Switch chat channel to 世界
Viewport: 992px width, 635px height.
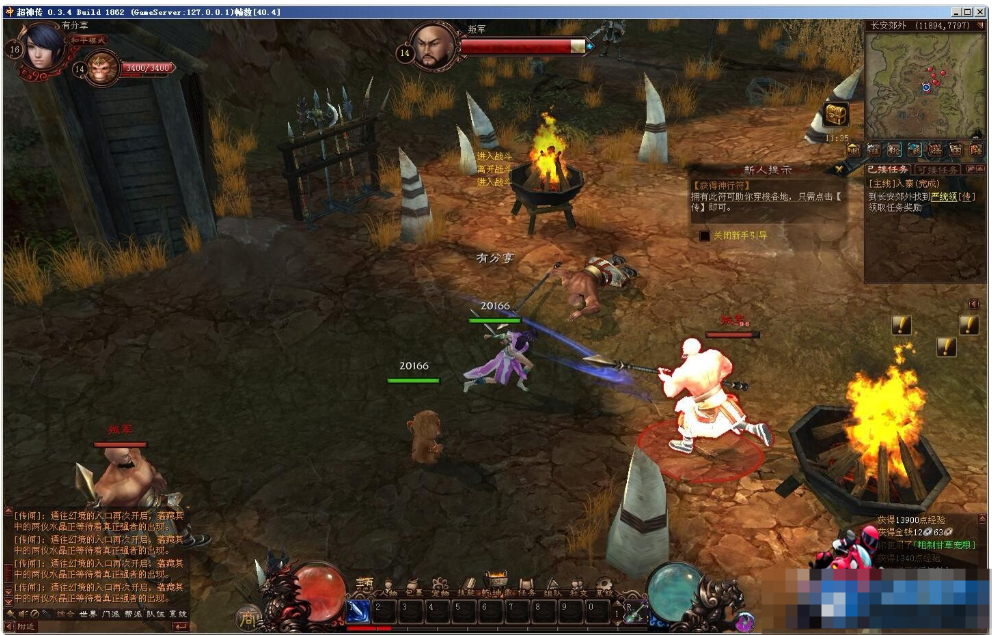tap(88, 613)
